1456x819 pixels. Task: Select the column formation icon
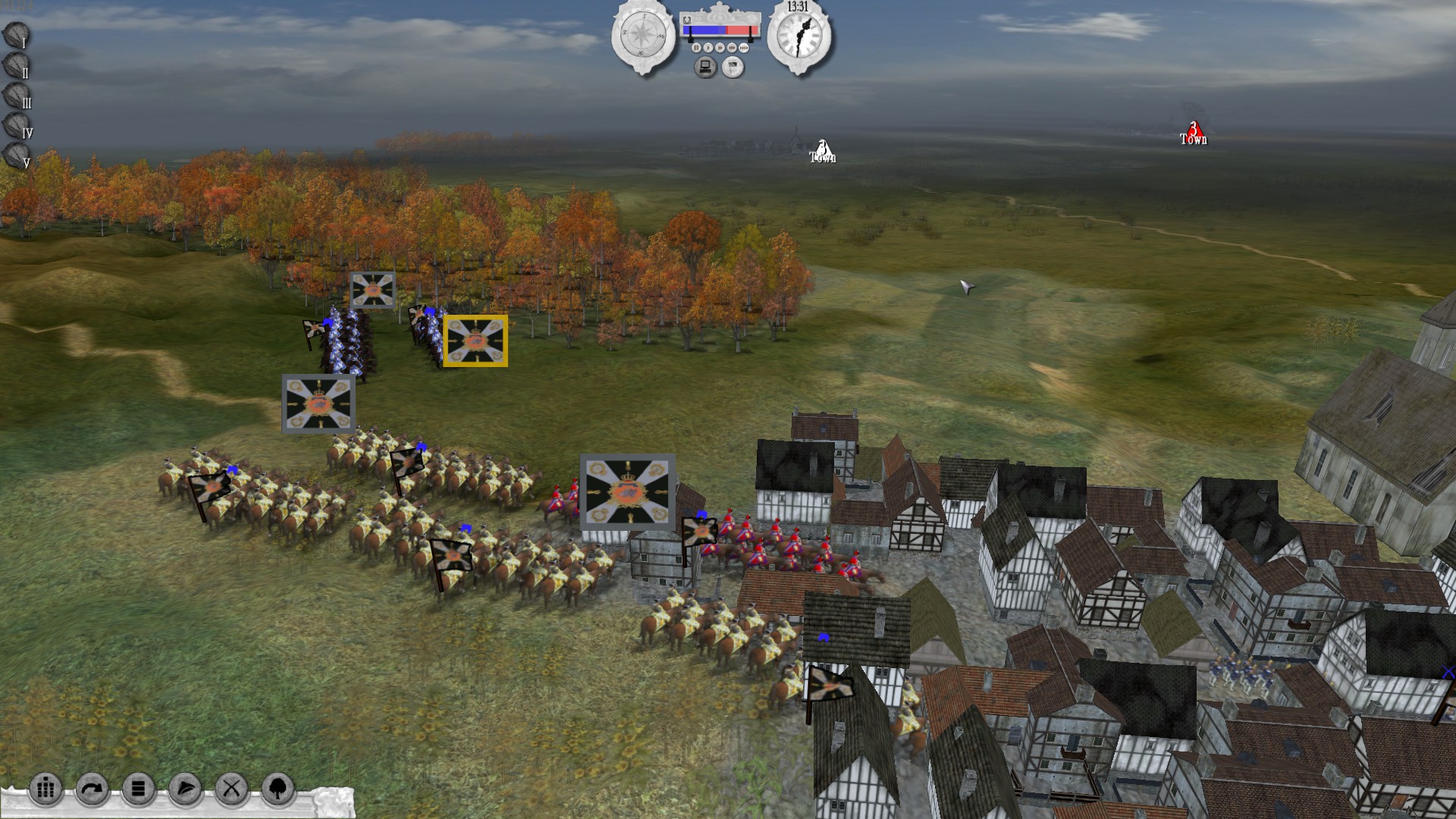45,789
